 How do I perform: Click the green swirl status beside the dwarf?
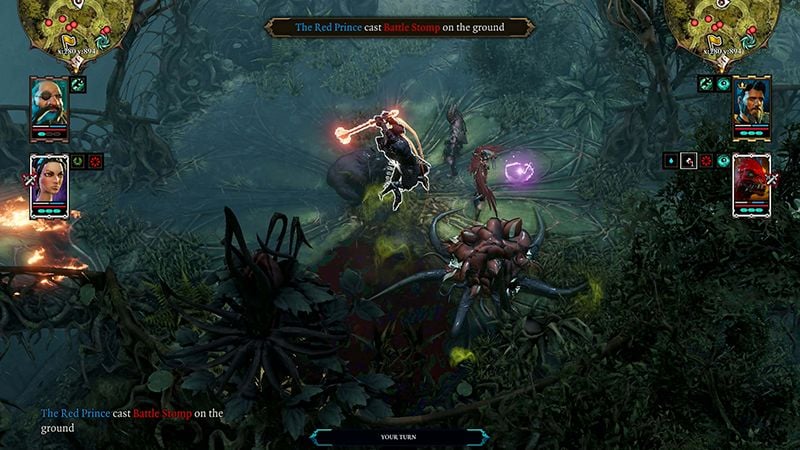coord(78,85)
